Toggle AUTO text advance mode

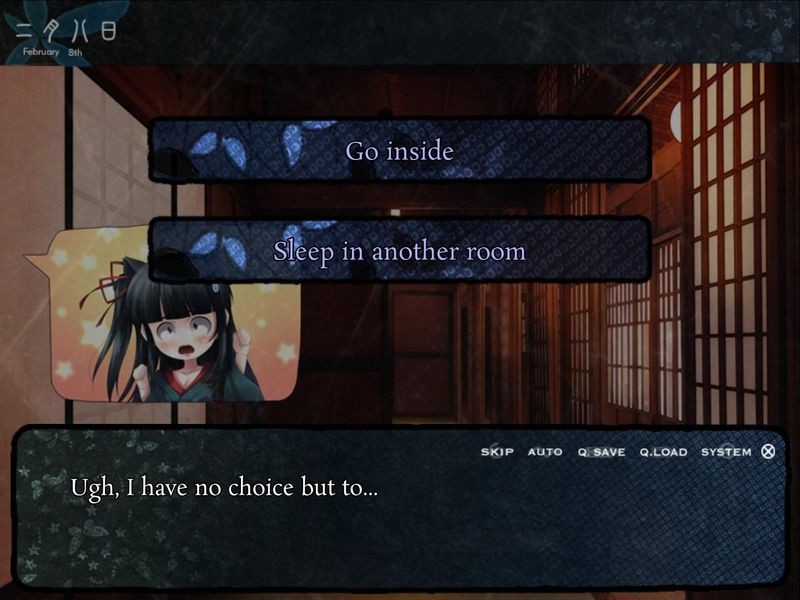click(x=545, y=452)
